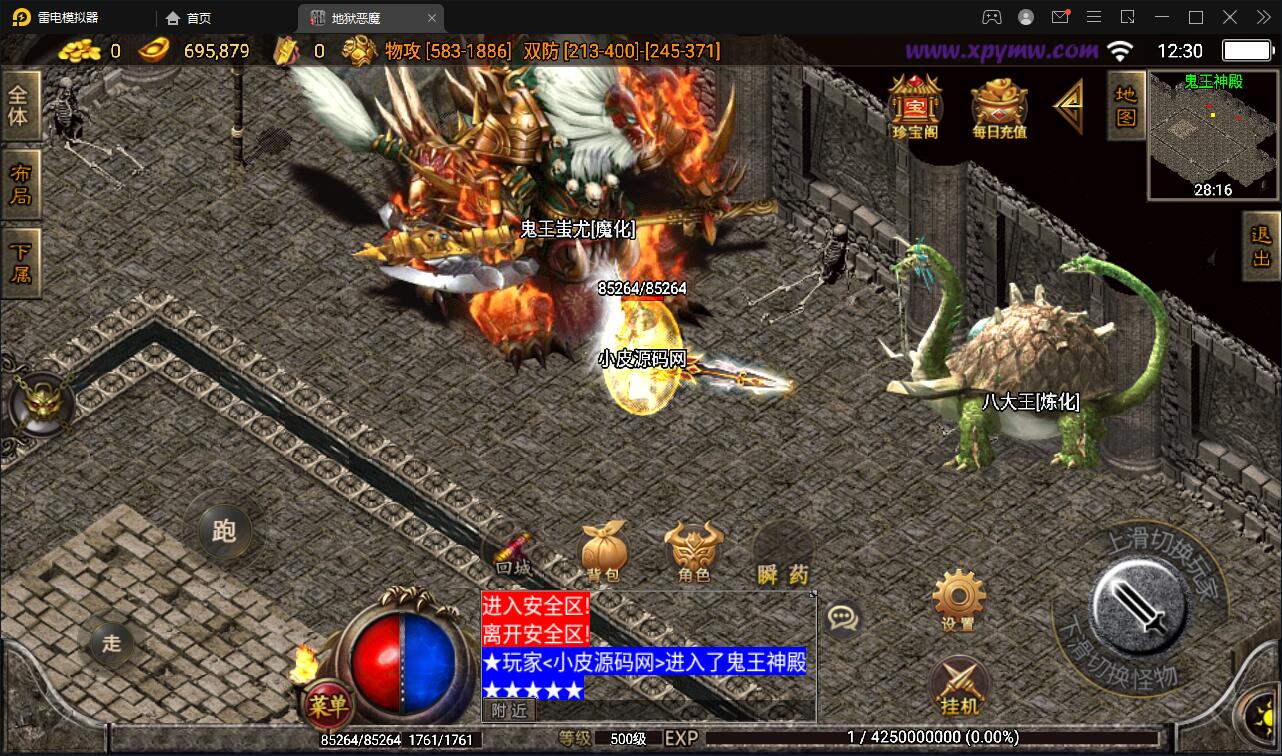Toggle 走 walk movement mode

click(110, 644)
